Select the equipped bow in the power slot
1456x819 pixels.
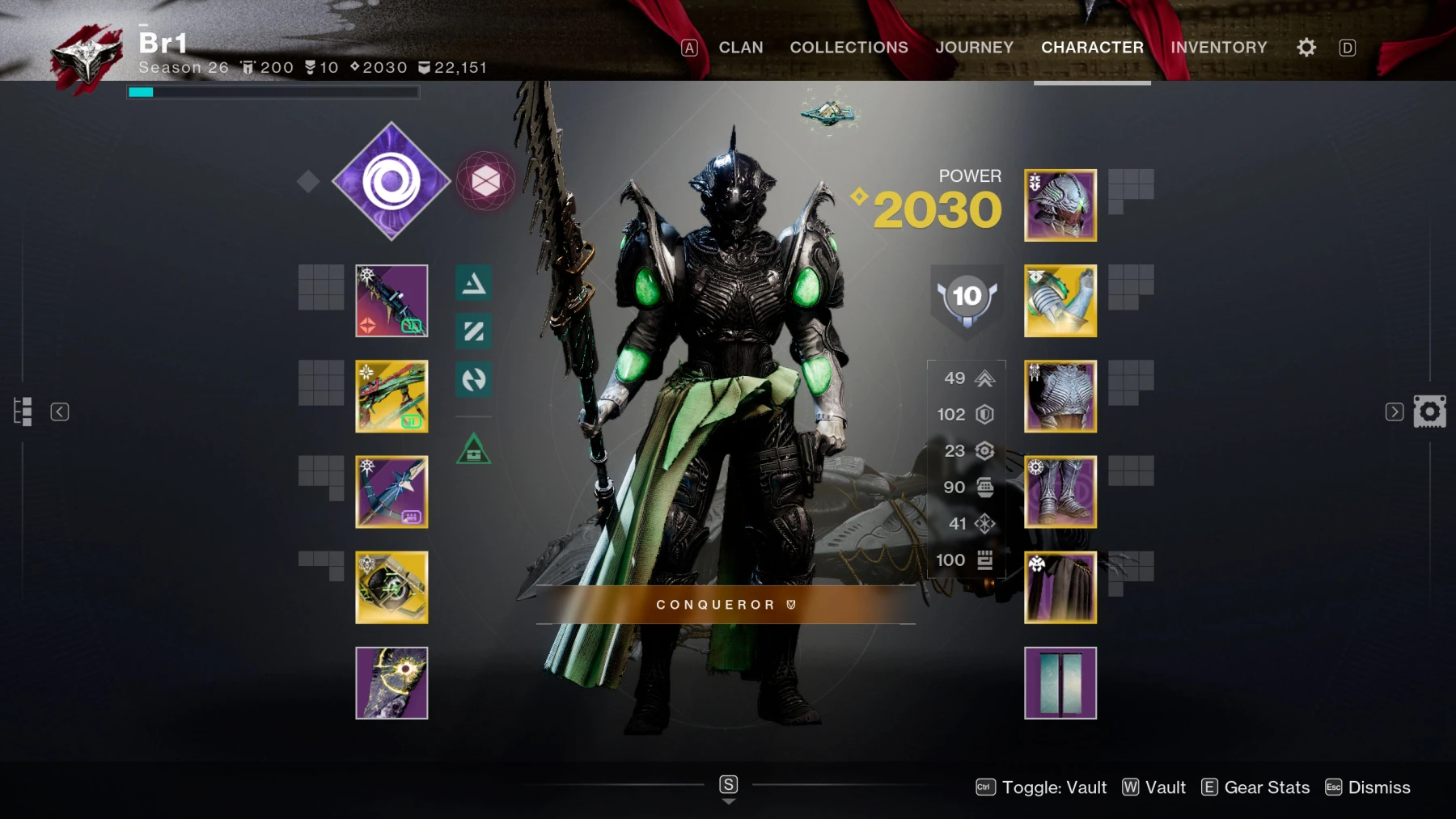click(x=392, y=491)
